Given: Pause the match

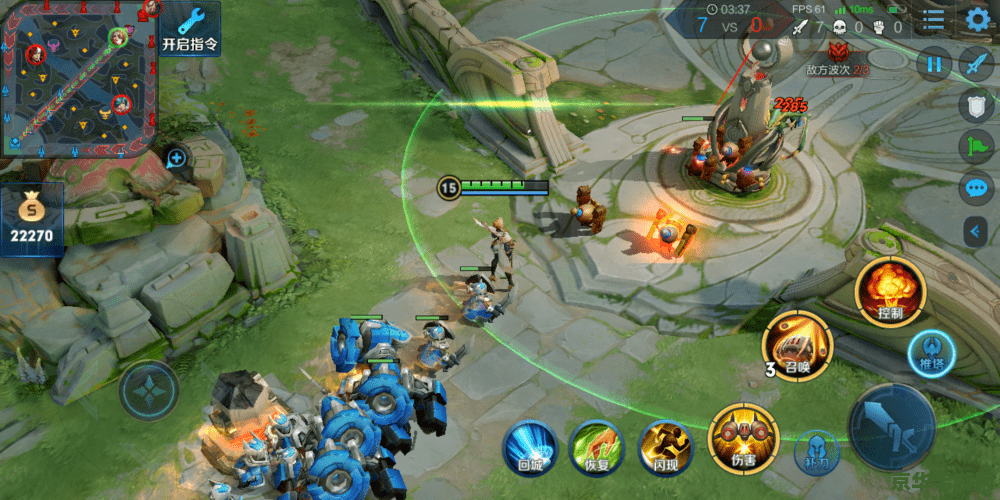Looking at the screenshot, I should point(934,65).
